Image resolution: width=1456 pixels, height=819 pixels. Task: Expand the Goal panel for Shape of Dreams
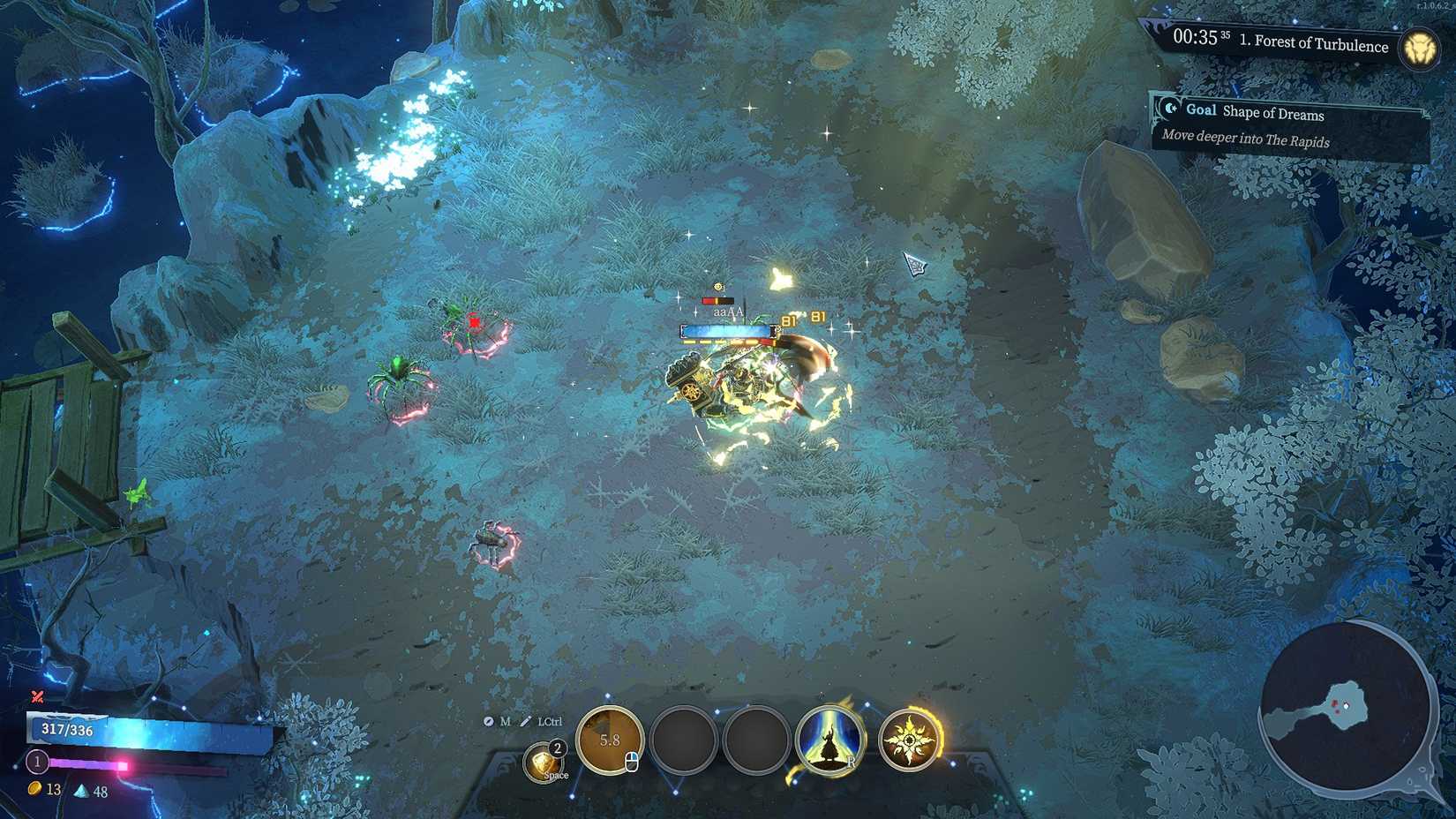coord(1275,115)
